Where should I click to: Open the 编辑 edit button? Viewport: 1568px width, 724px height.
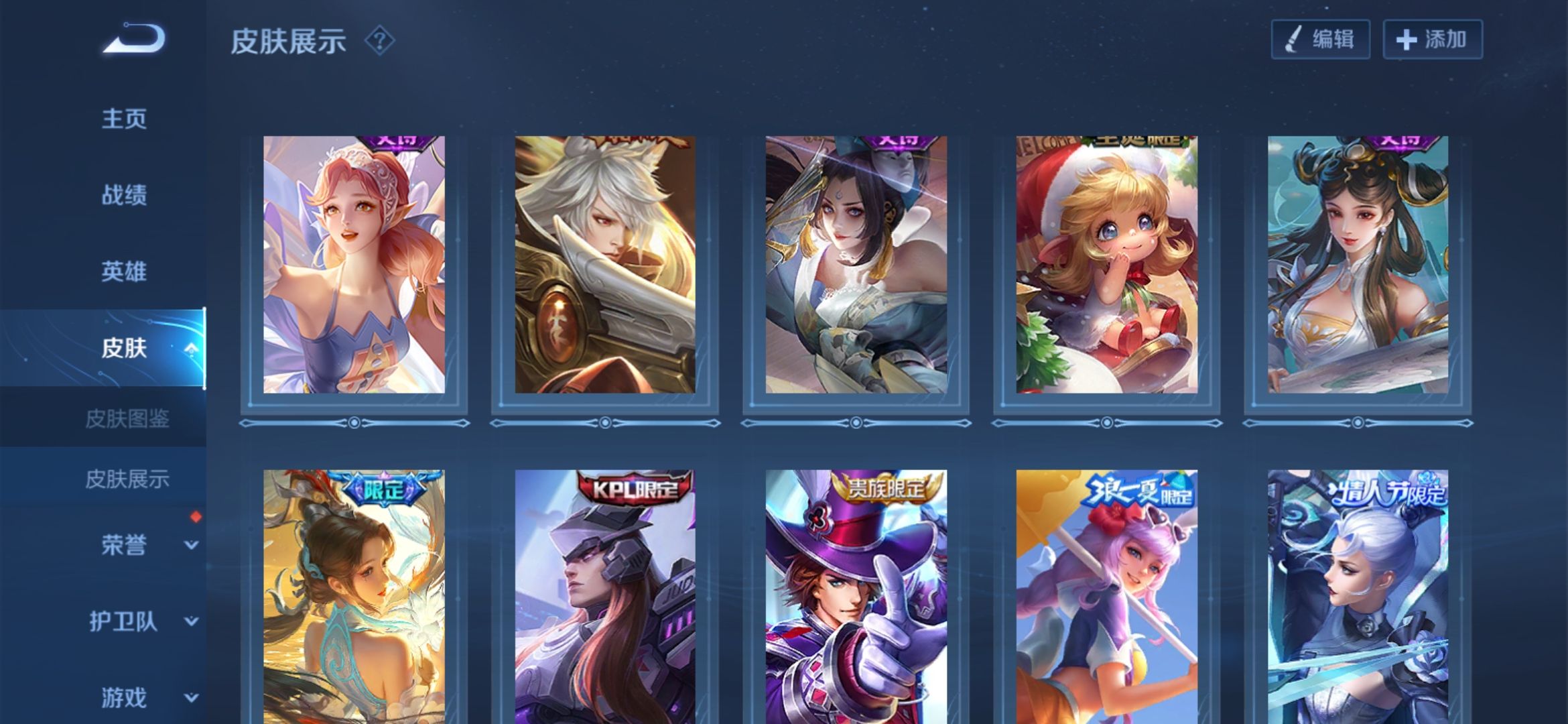click(1320, 40)
